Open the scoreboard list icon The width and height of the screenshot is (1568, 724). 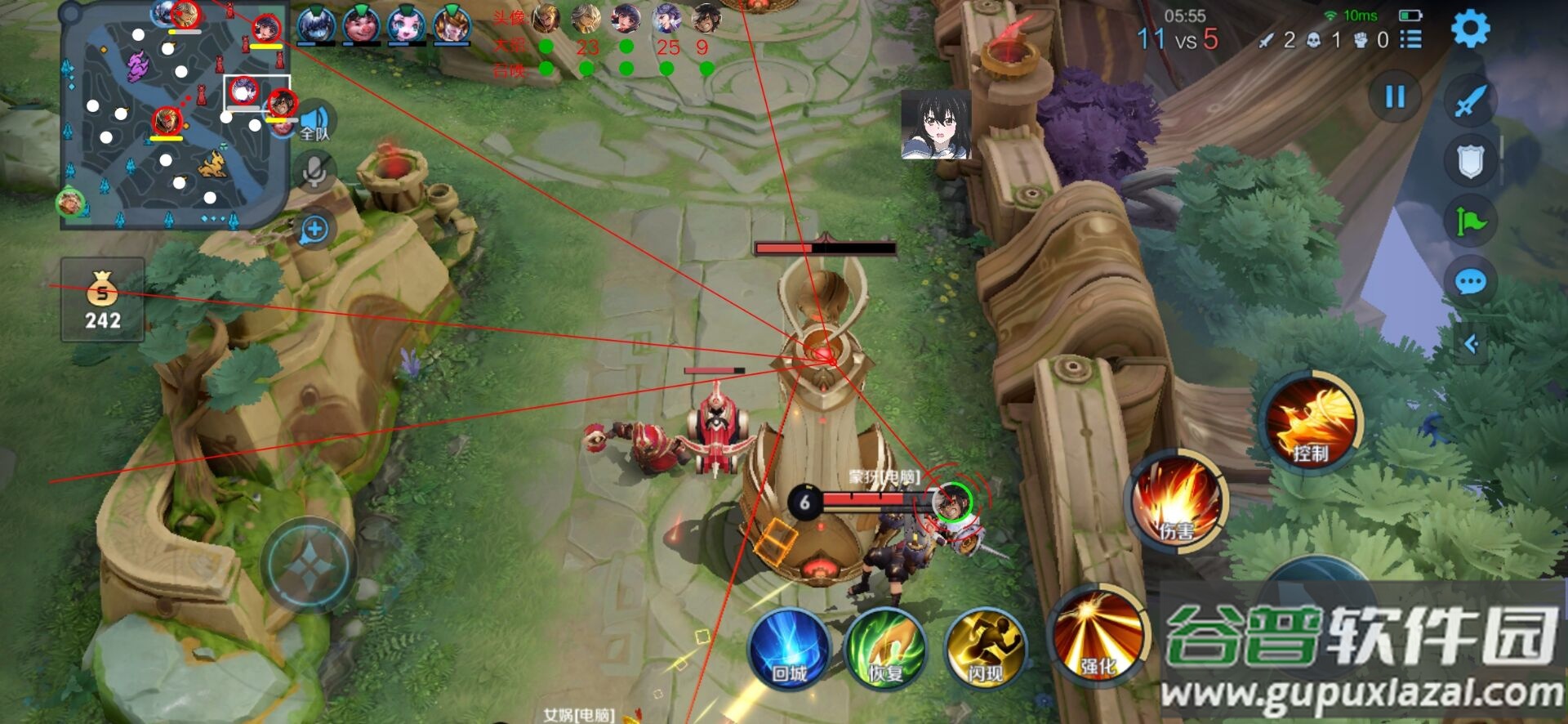[x=1410, y=39]
